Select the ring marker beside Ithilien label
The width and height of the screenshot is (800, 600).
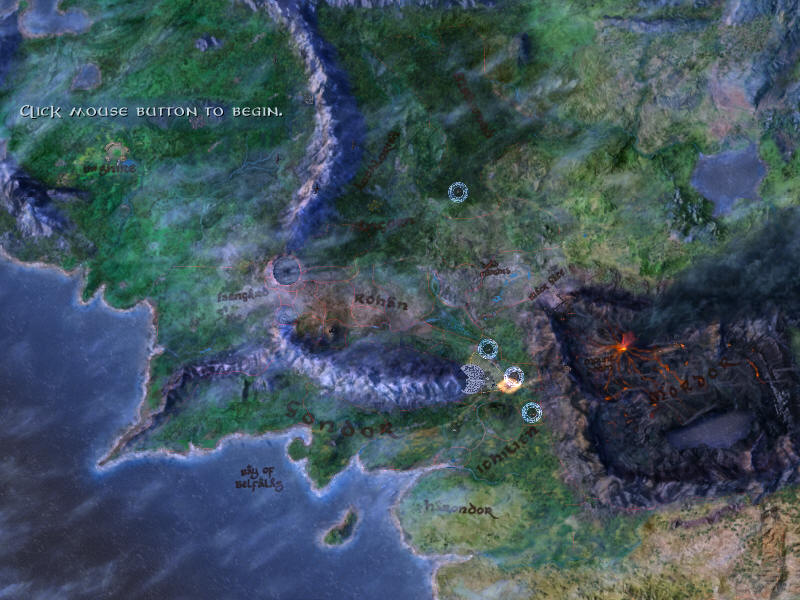pos(532,411)
